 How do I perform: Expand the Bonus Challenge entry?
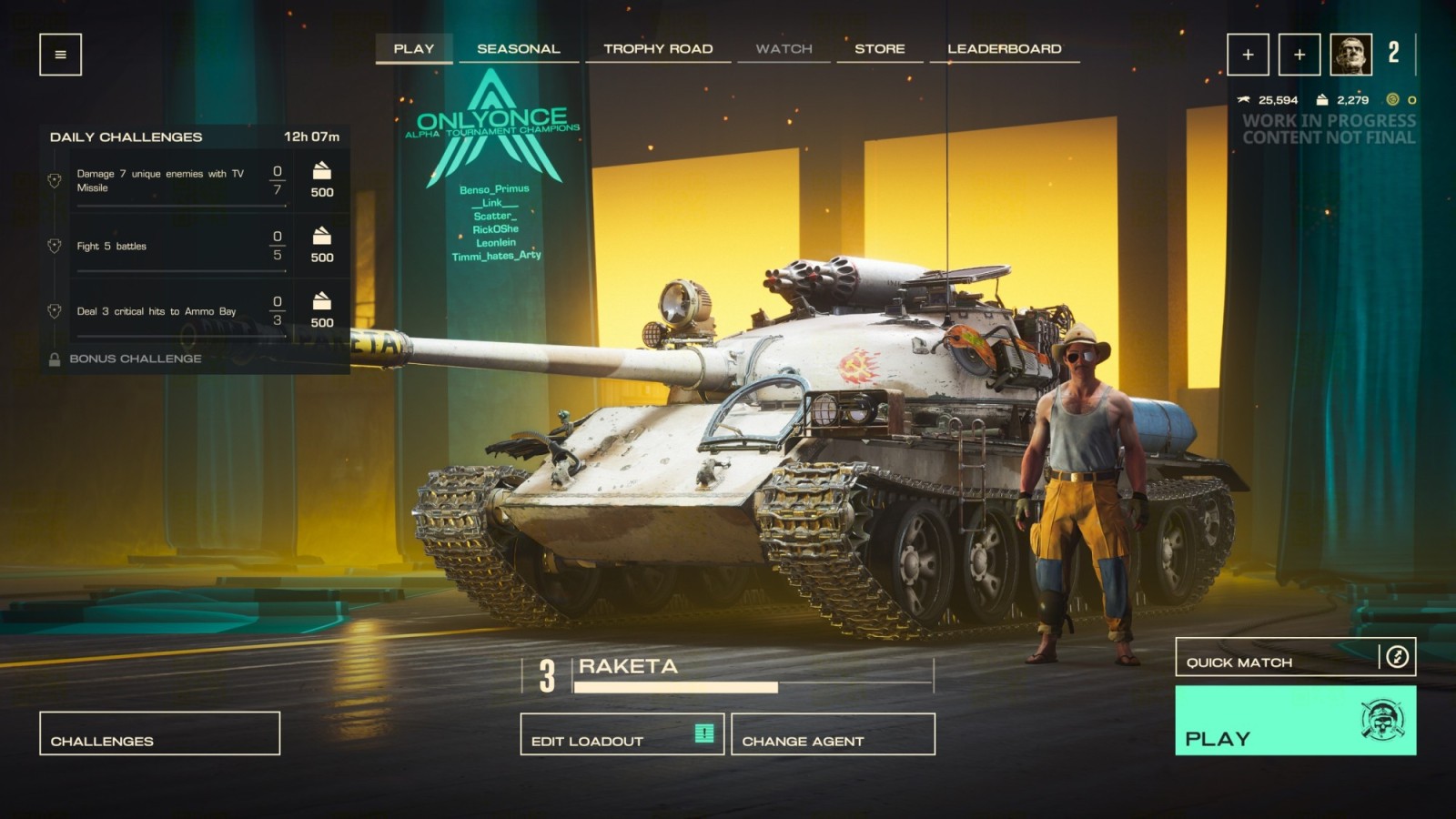(136, 359)
